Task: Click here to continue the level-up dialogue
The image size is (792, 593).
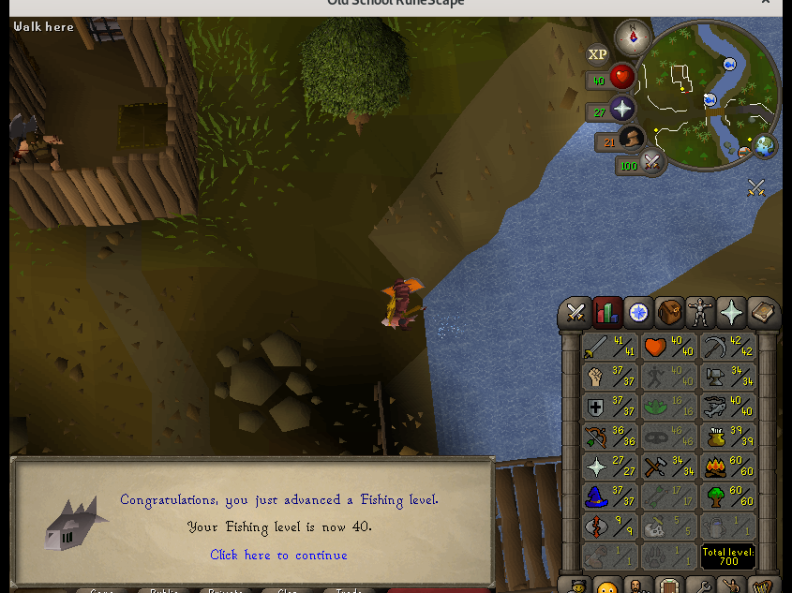Action: 279,555
